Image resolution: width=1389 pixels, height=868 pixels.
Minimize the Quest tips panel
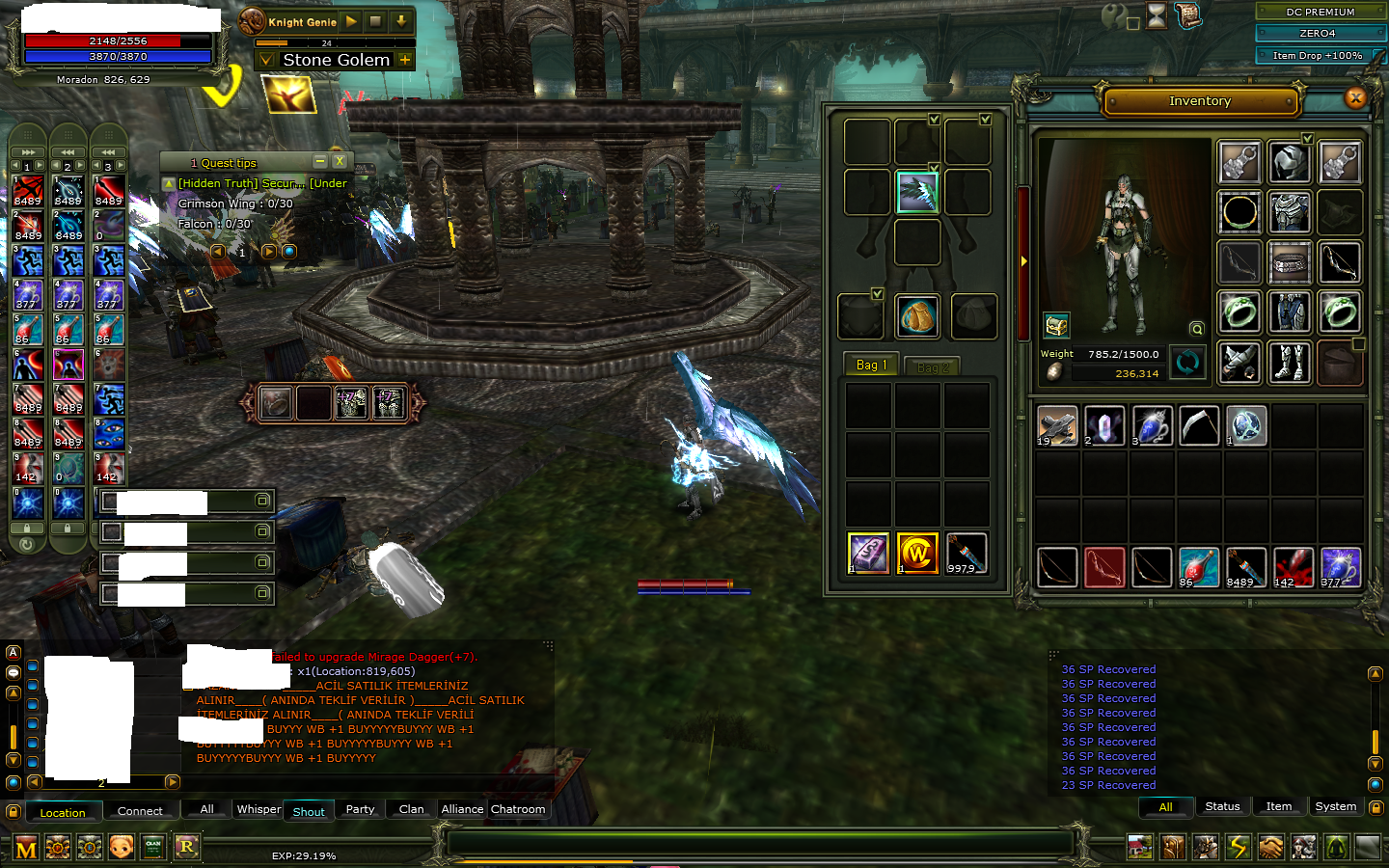(320, 162)
